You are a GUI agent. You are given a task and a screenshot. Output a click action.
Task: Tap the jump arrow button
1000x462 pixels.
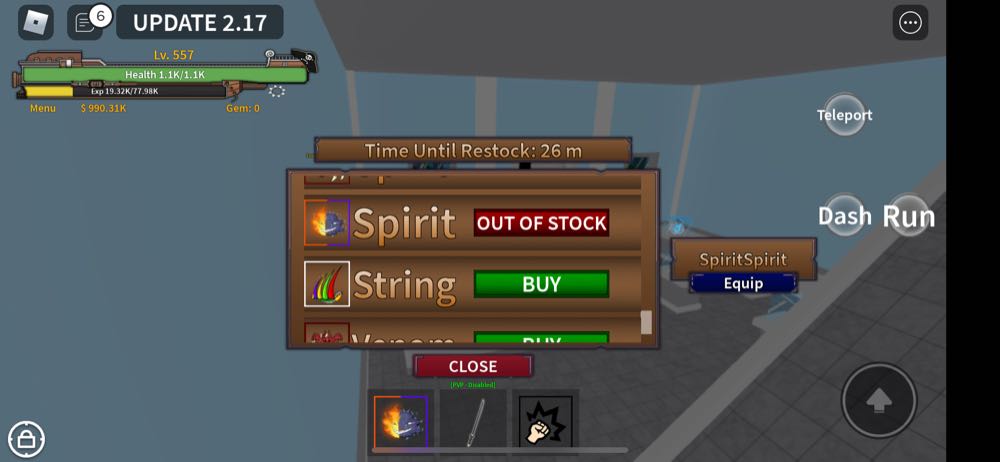pos(879,400)
